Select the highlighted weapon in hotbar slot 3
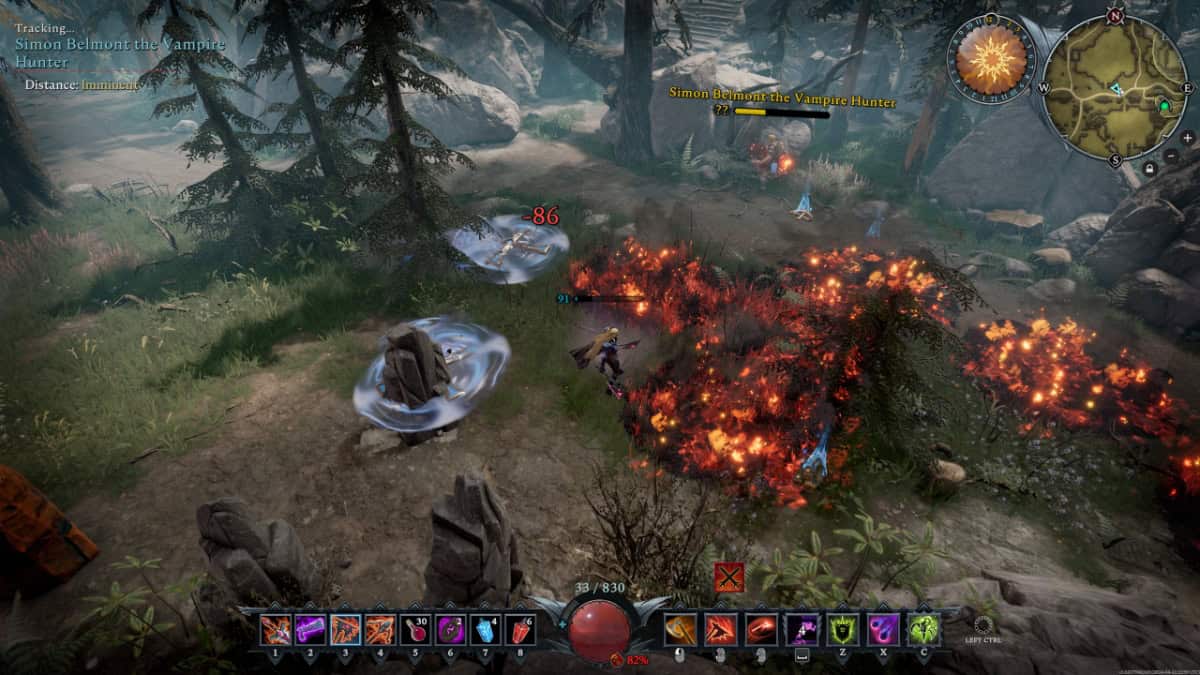Screen dimensions: 1200x675 pos(345,630)
